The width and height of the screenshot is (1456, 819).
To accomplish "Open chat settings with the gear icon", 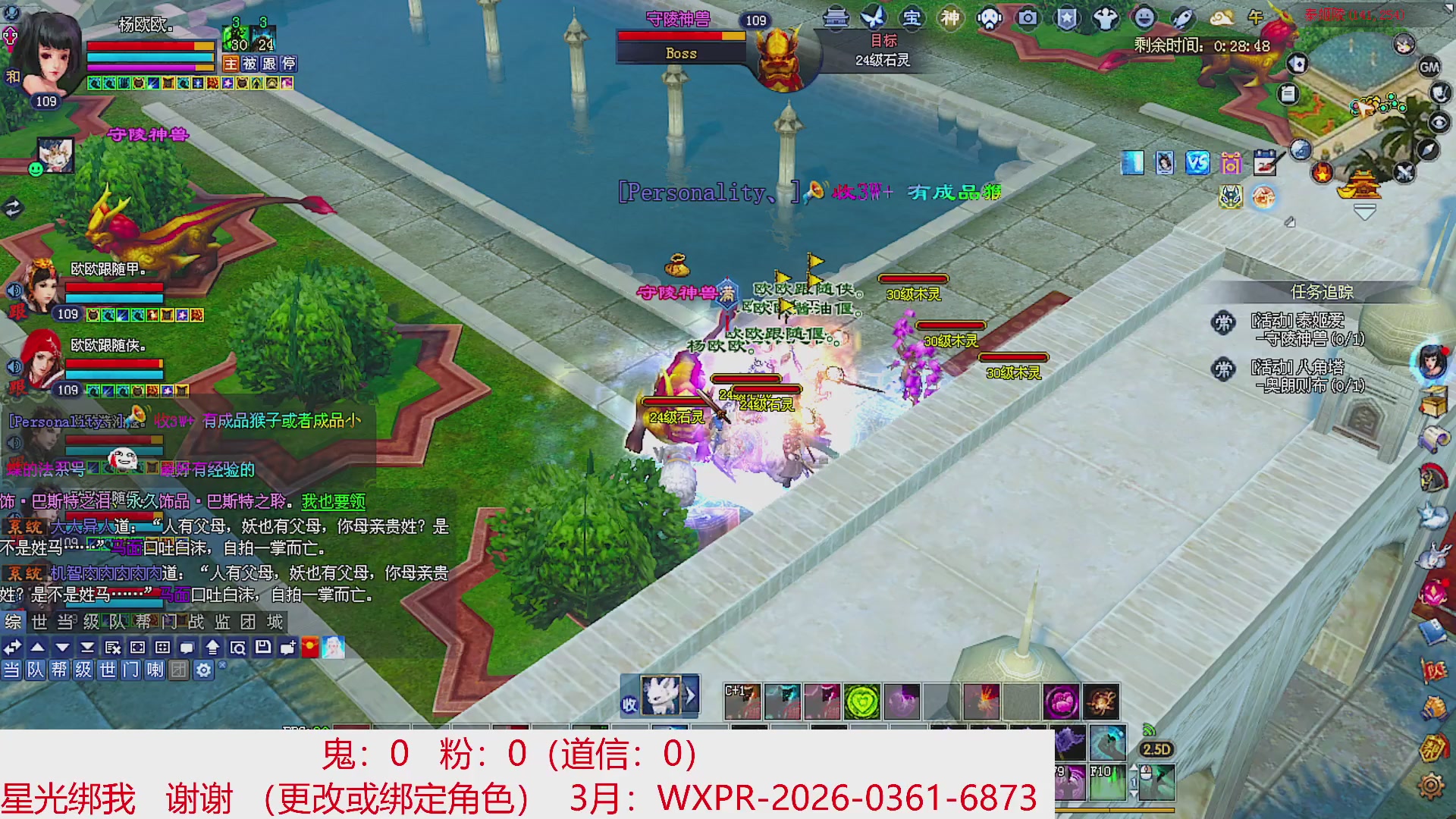I will point(203,670).
